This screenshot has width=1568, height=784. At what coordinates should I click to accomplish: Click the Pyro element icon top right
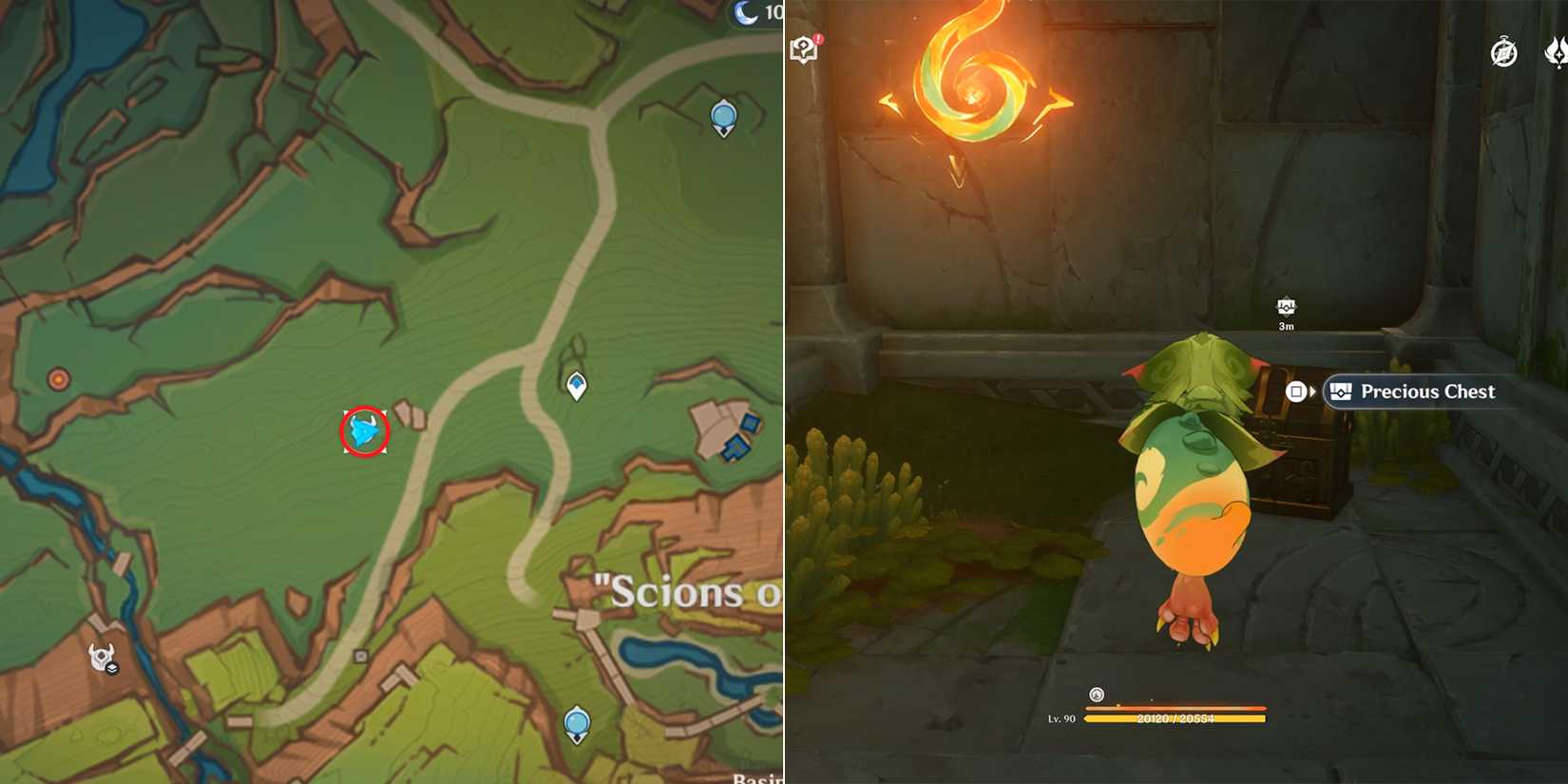pos(1557,54)
